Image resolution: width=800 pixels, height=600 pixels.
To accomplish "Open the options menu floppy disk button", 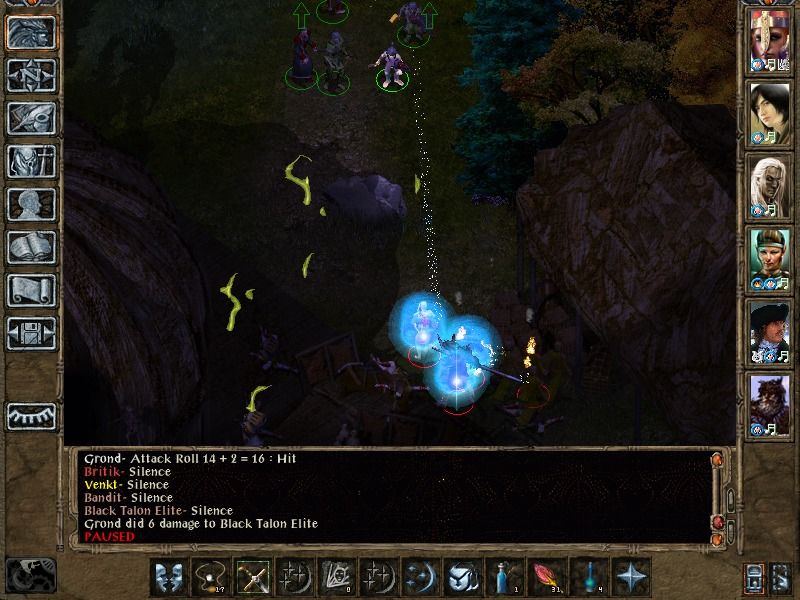I will (x=31, y=333).
